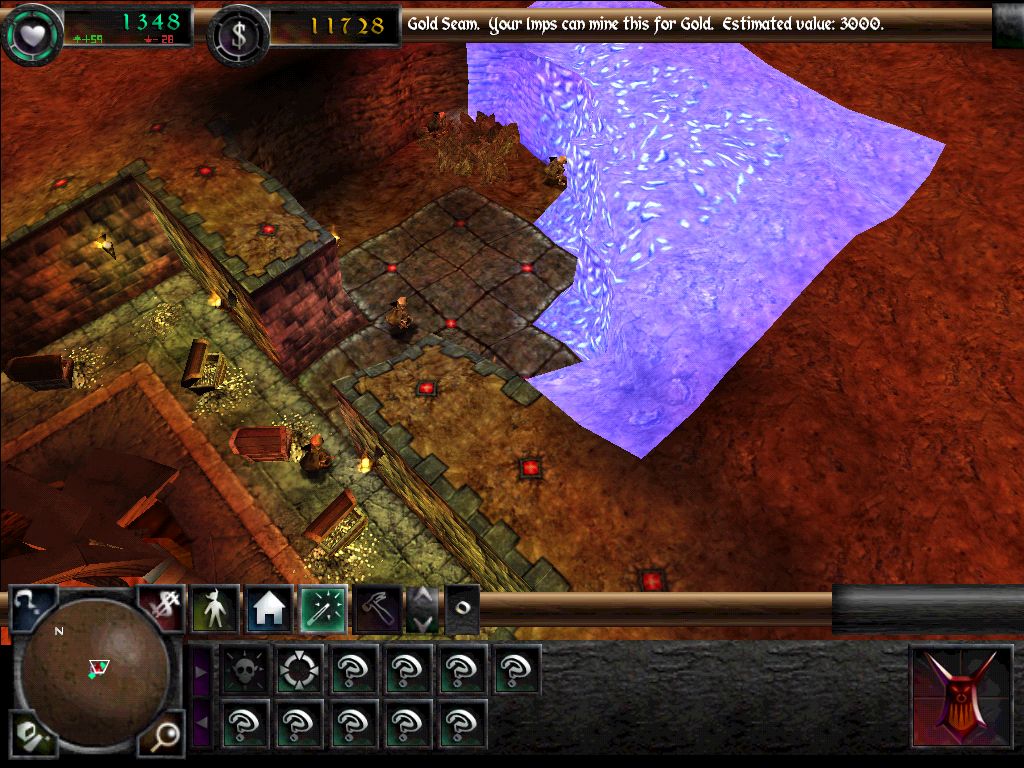Activate the sell dollar-sign button
The height and width of the screenshot is (768, 1024).
(x=160, y=606)
